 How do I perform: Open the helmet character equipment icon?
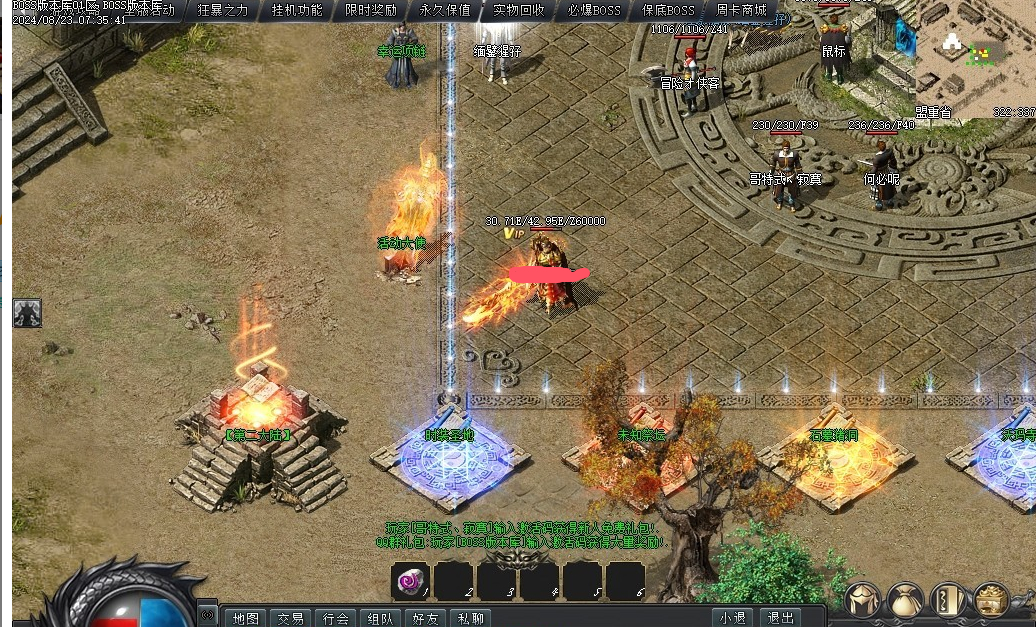click(862, 600)
